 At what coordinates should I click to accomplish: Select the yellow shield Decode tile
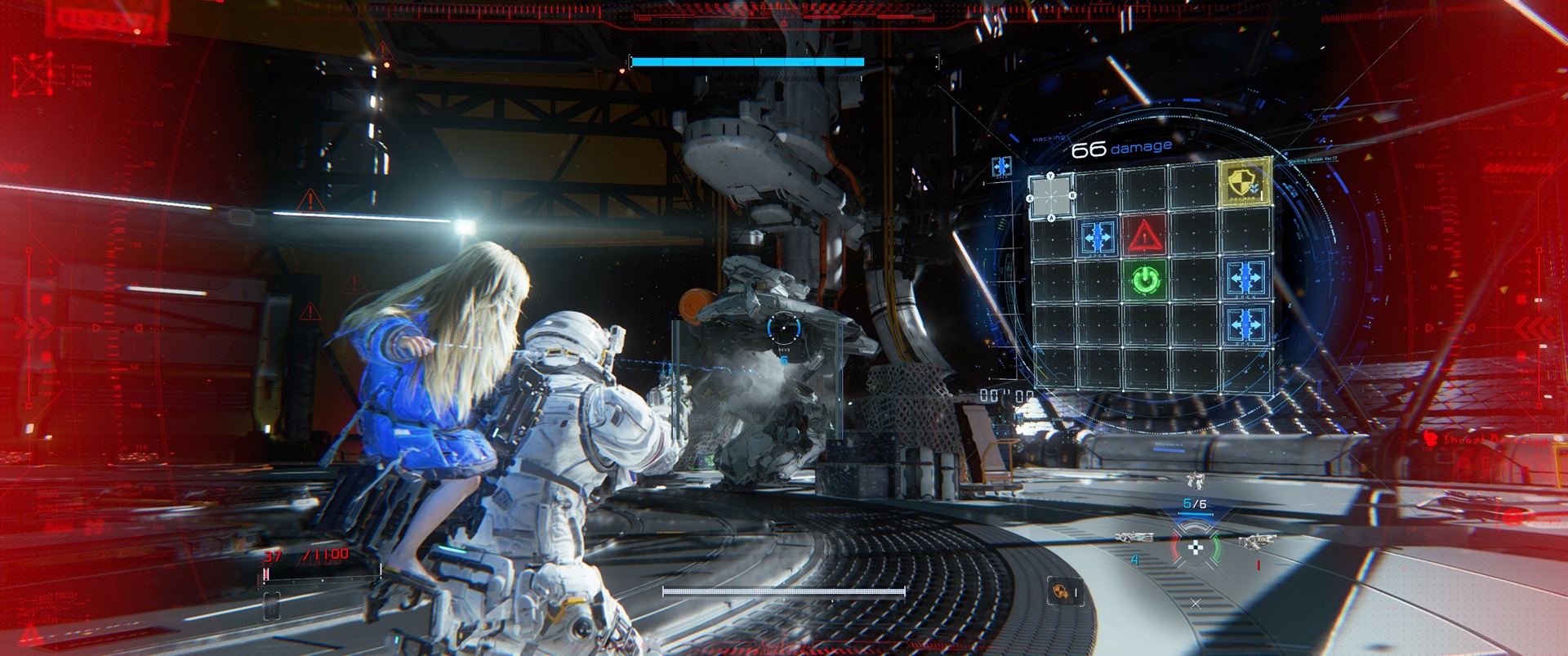[x=1245, y=182]
